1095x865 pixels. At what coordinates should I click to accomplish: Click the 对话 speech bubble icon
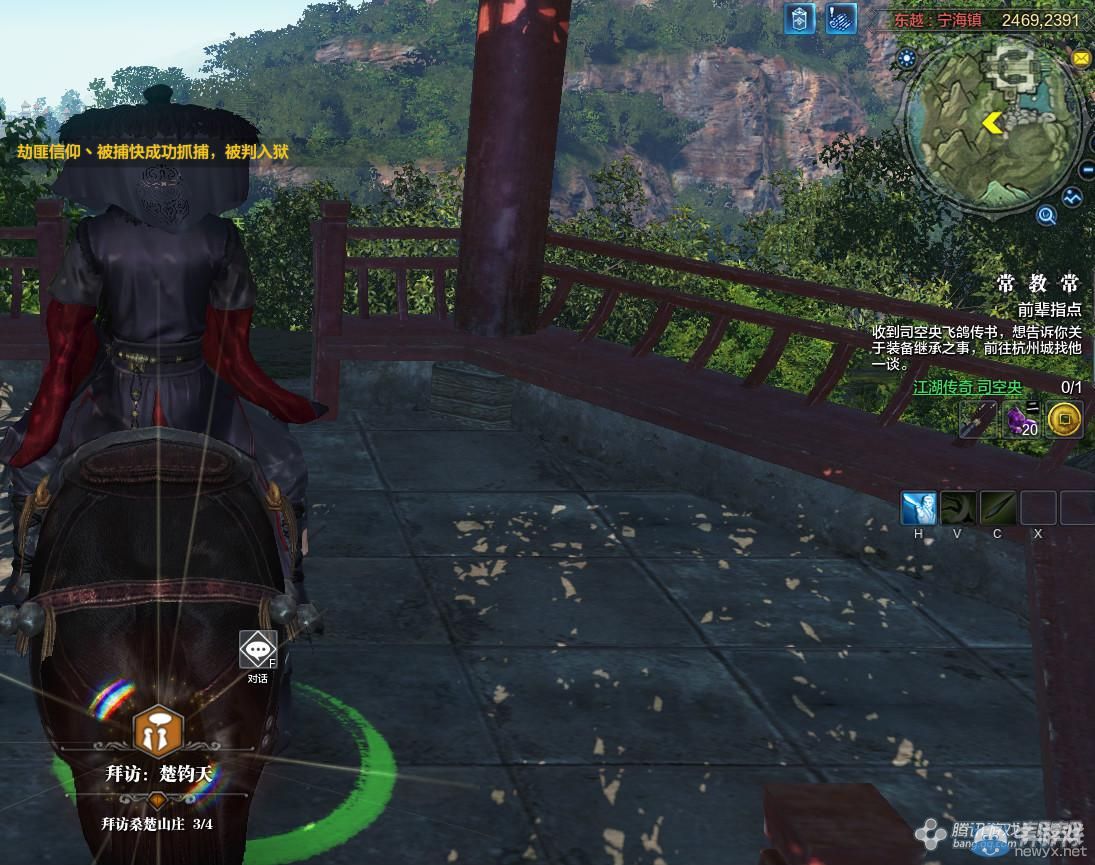point(258,650)
